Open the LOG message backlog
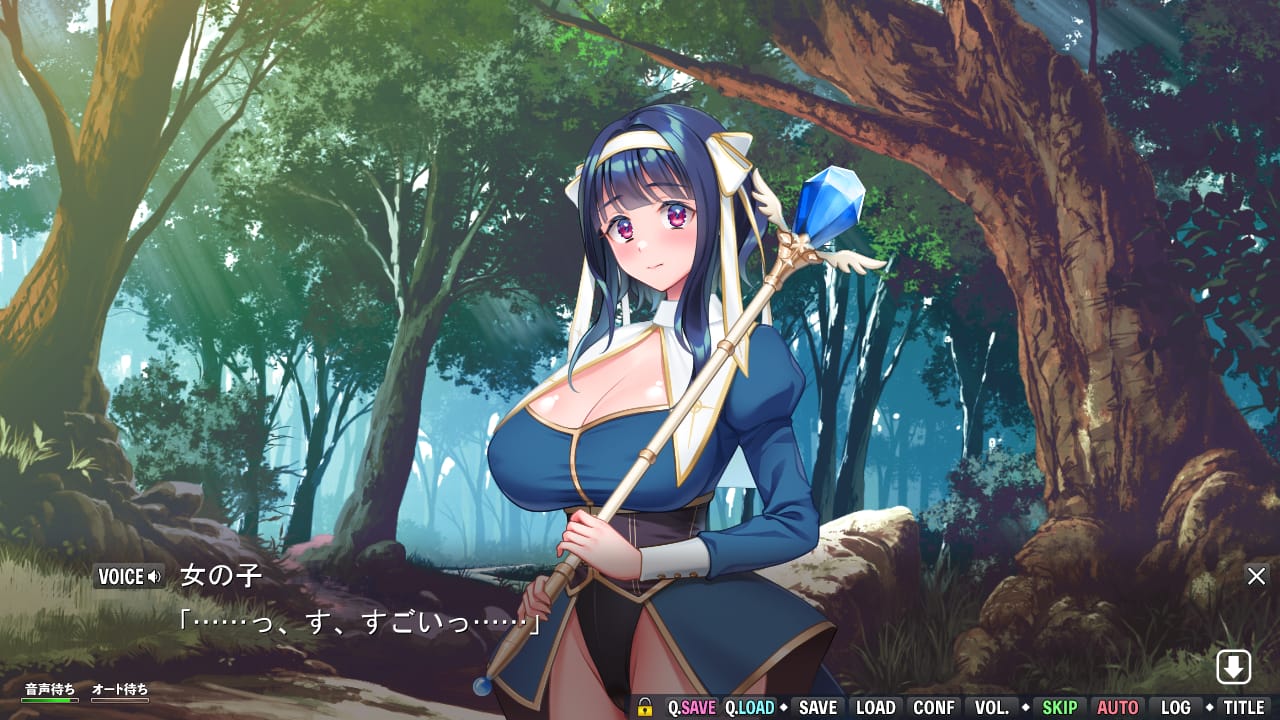Image resolution: width=1280 pixels, height=720 pixels. (x=1176, y=707)
